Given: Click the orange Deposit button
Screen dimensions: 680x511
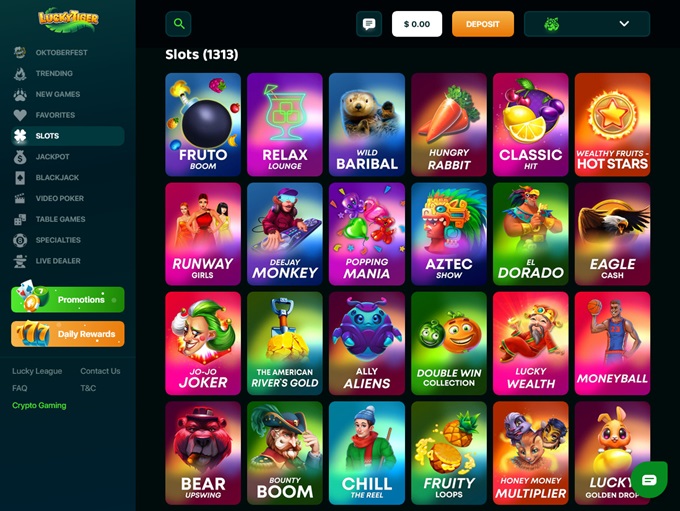Looking at the screenshot, I should [482, 24].
